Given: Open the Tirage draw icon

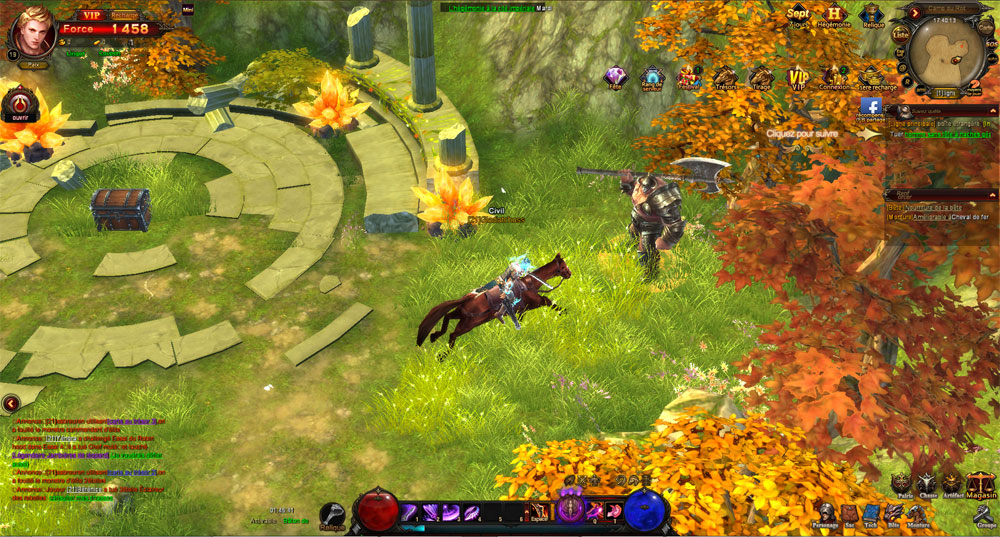Looking at the screenshot, I should tap(761, 78).
